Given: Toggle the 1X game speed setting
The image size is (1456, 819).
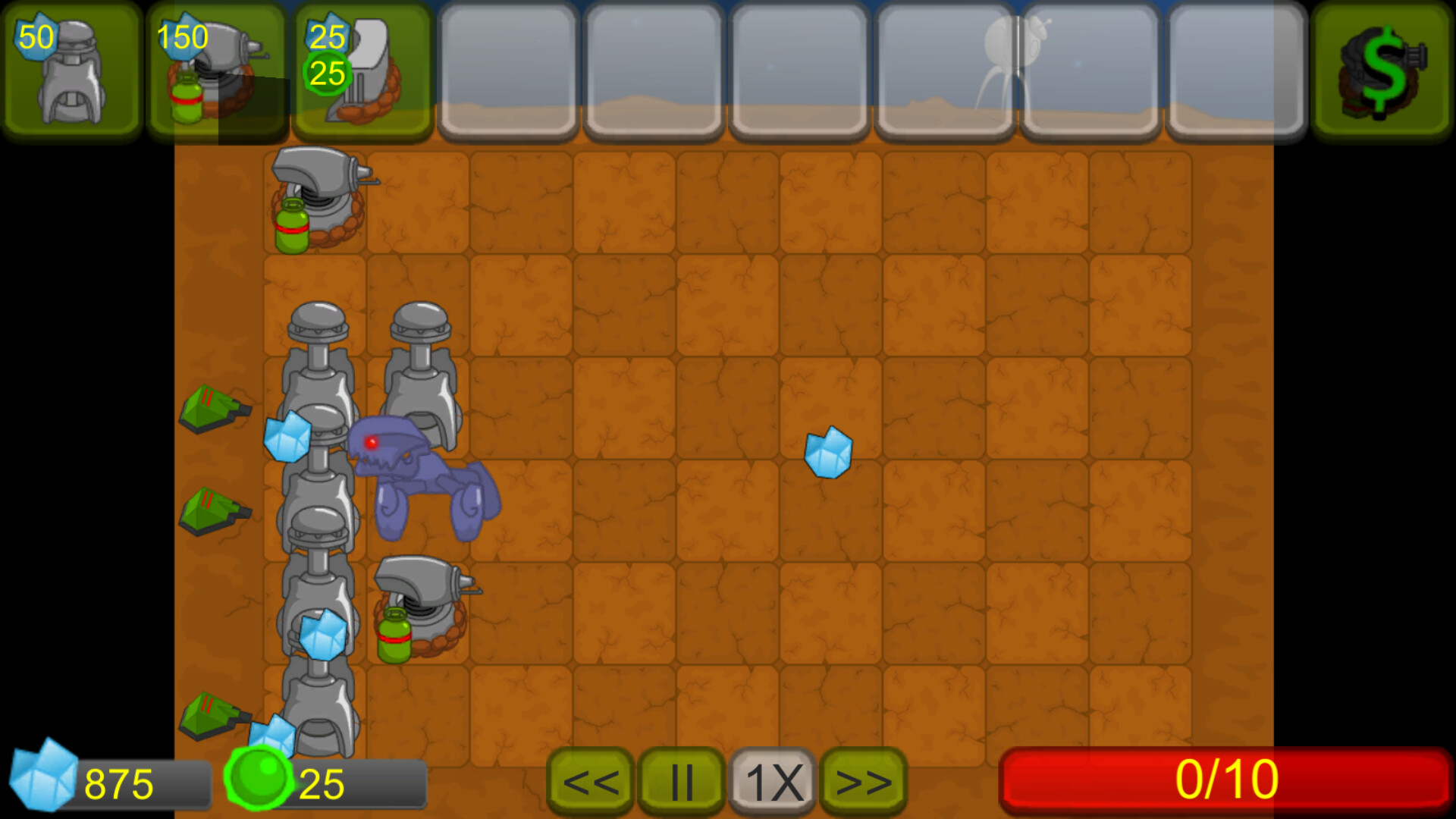Looking at the screenshot, I should tap(771, 780).
